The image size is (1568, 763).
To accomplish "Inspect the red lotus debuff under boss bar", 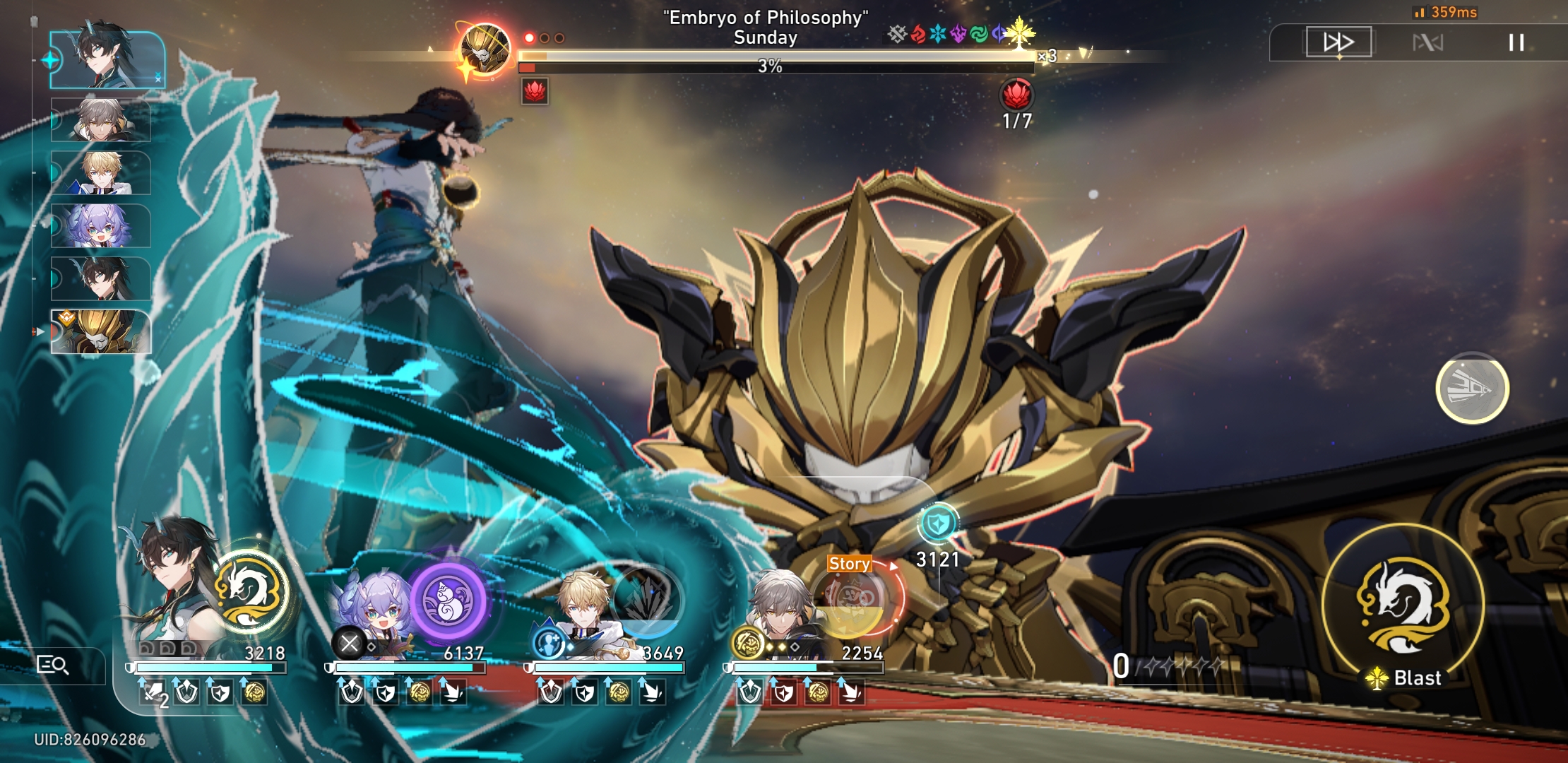I will click(535, 91).
